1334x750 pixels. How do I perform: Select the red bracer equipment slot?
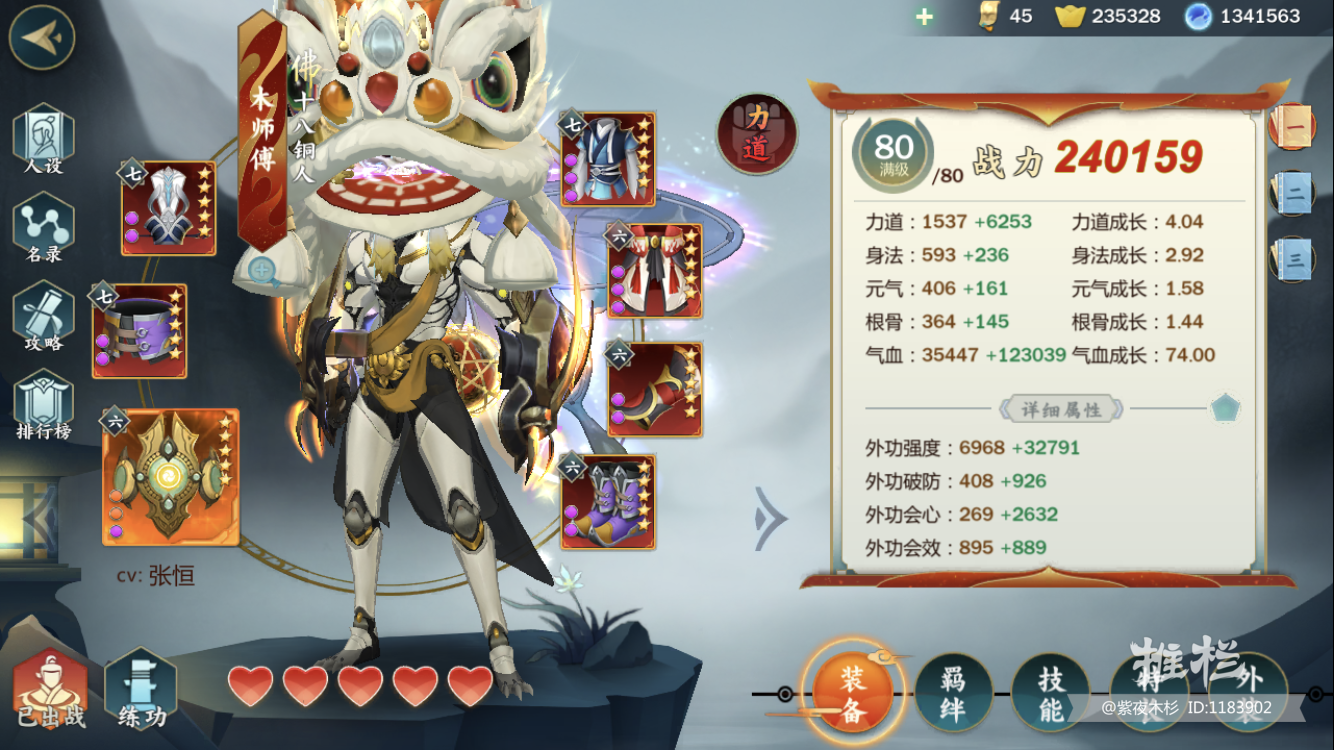(x=655, y=389)
